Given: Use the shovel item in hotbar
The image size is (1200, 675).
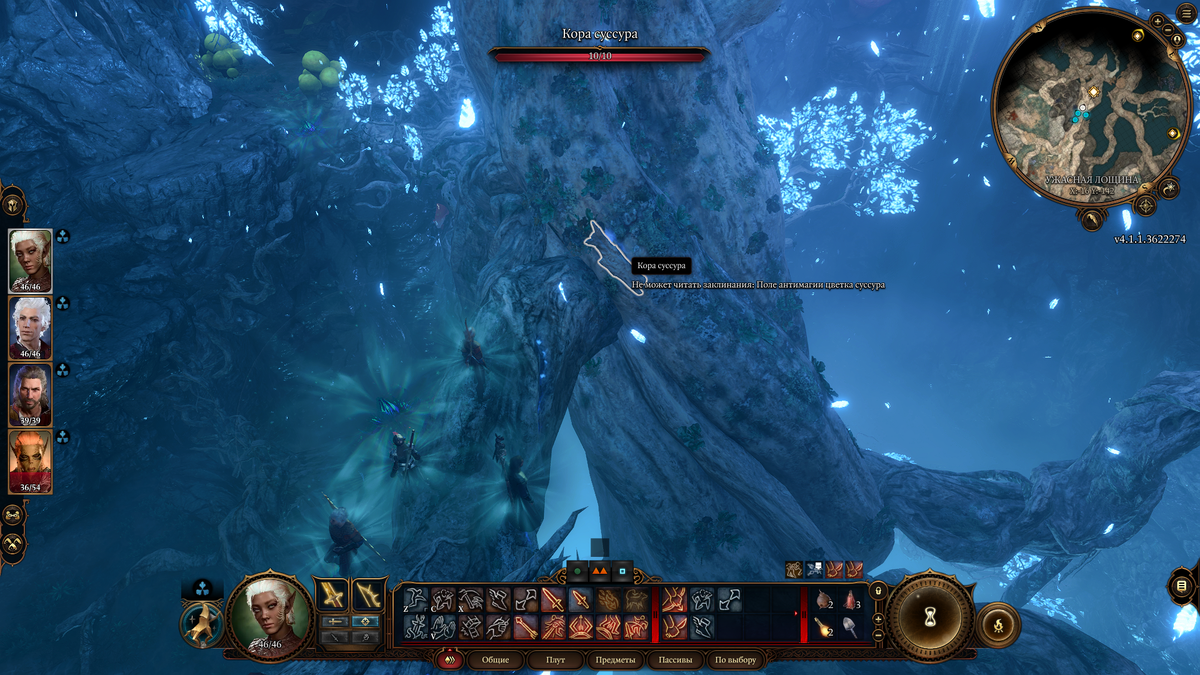Looking at the screenshot, I should 851,627.
